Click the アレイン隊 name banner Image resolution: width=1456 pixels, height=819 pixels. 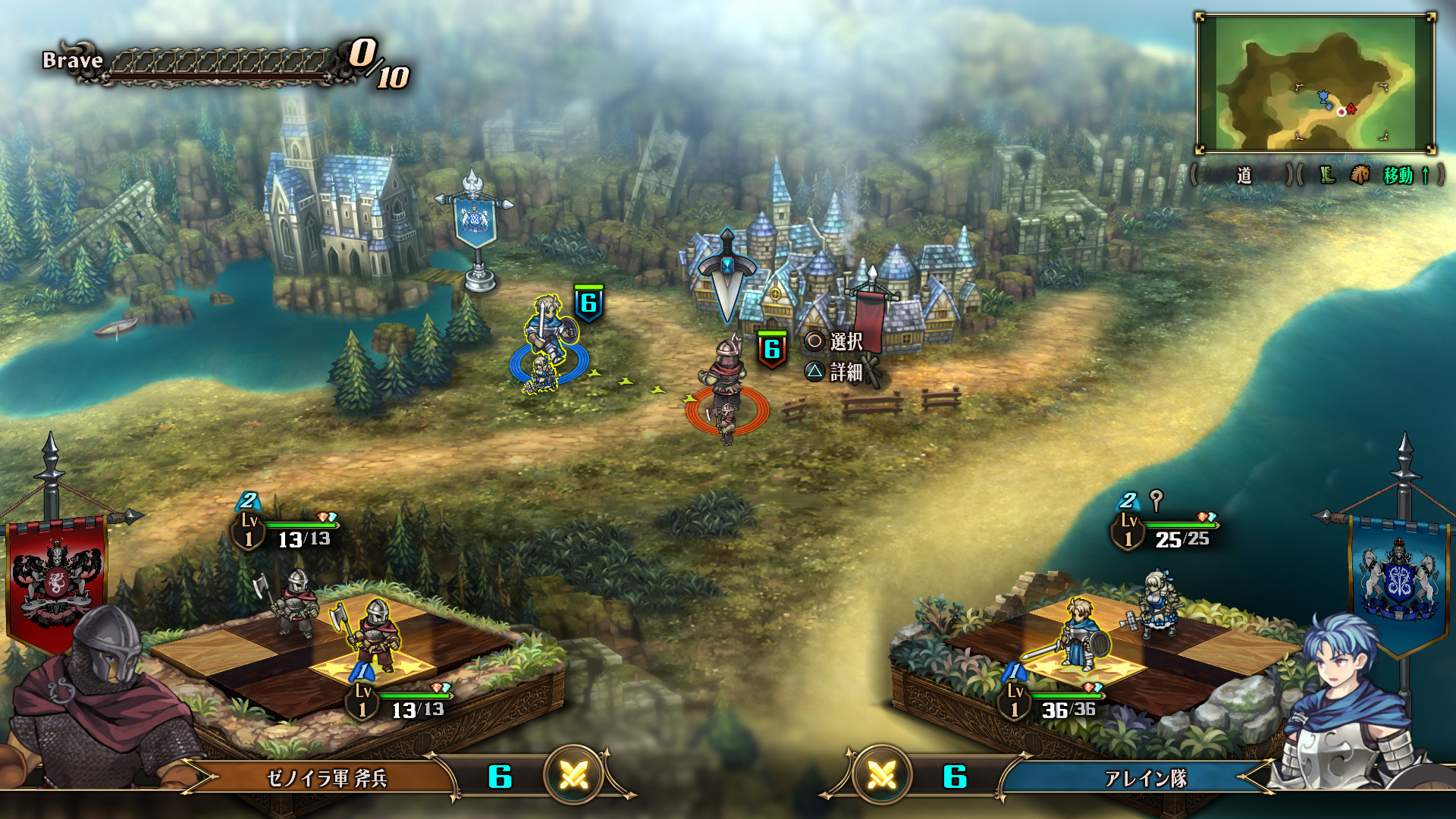[x=1145, y=778]
